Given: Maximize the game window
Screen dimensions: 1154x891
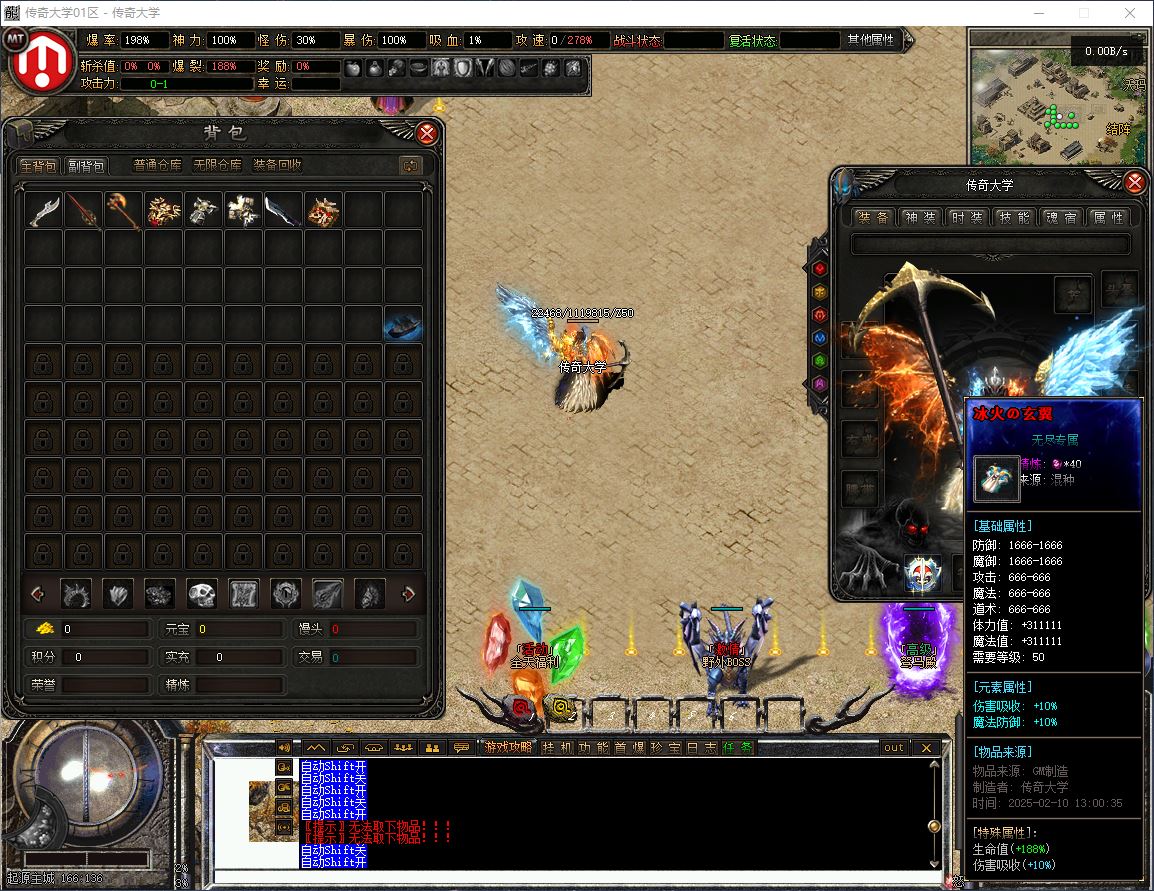Looking at the screenshot, I should [1083, 13].
